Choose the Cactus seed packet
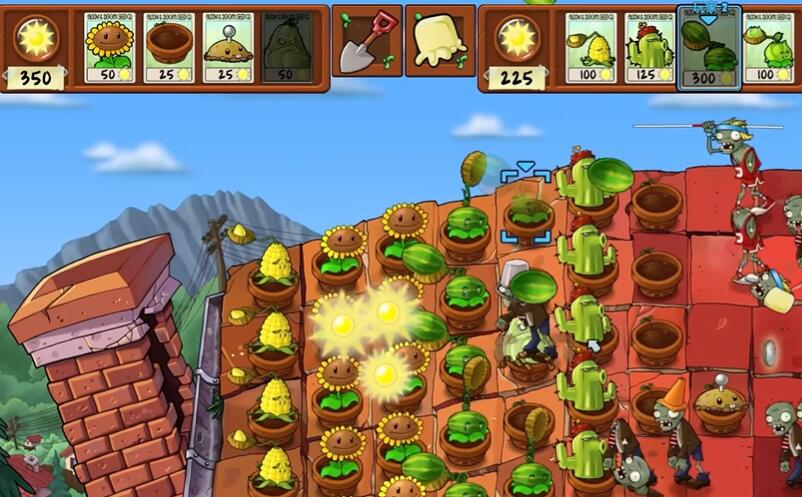The image size is (802, 497). 650,47
